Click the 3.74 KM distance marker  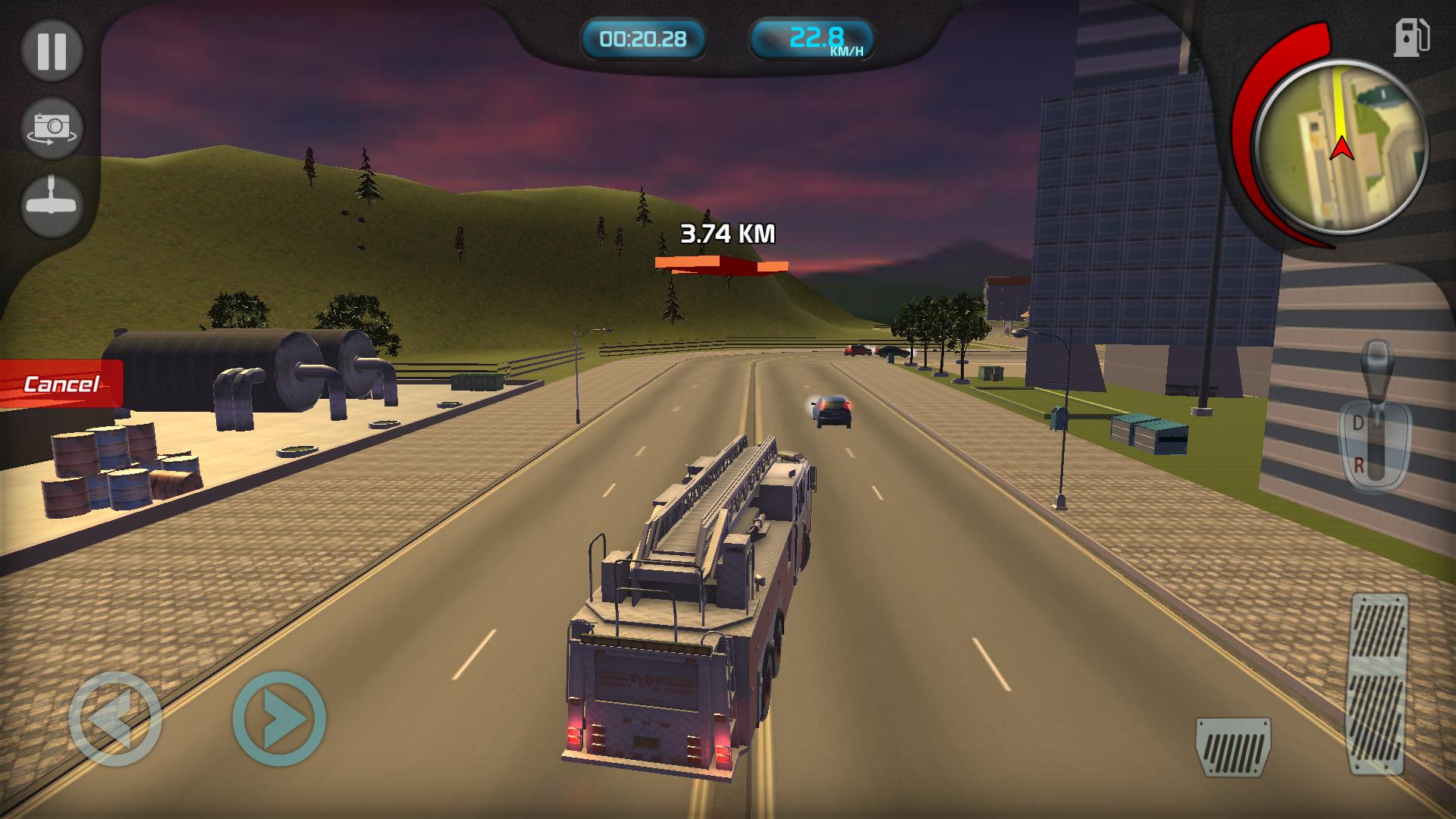726,232
